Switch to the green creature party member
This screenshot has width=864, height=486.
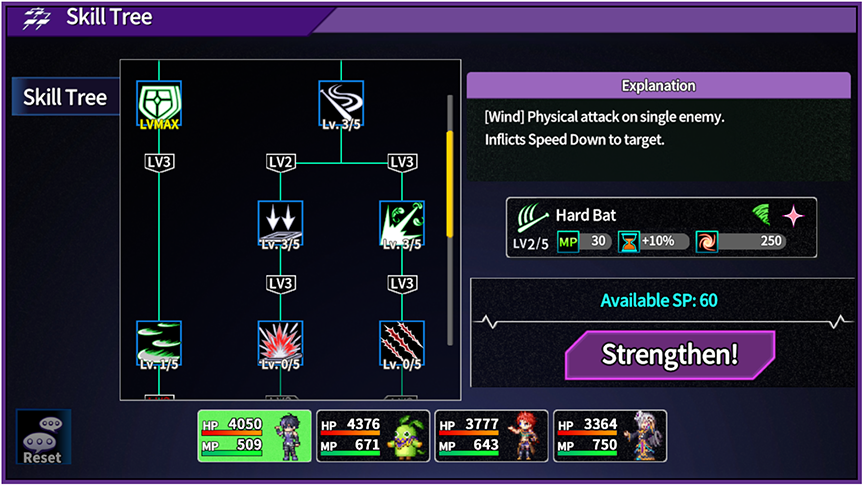(x=373, y=435)
